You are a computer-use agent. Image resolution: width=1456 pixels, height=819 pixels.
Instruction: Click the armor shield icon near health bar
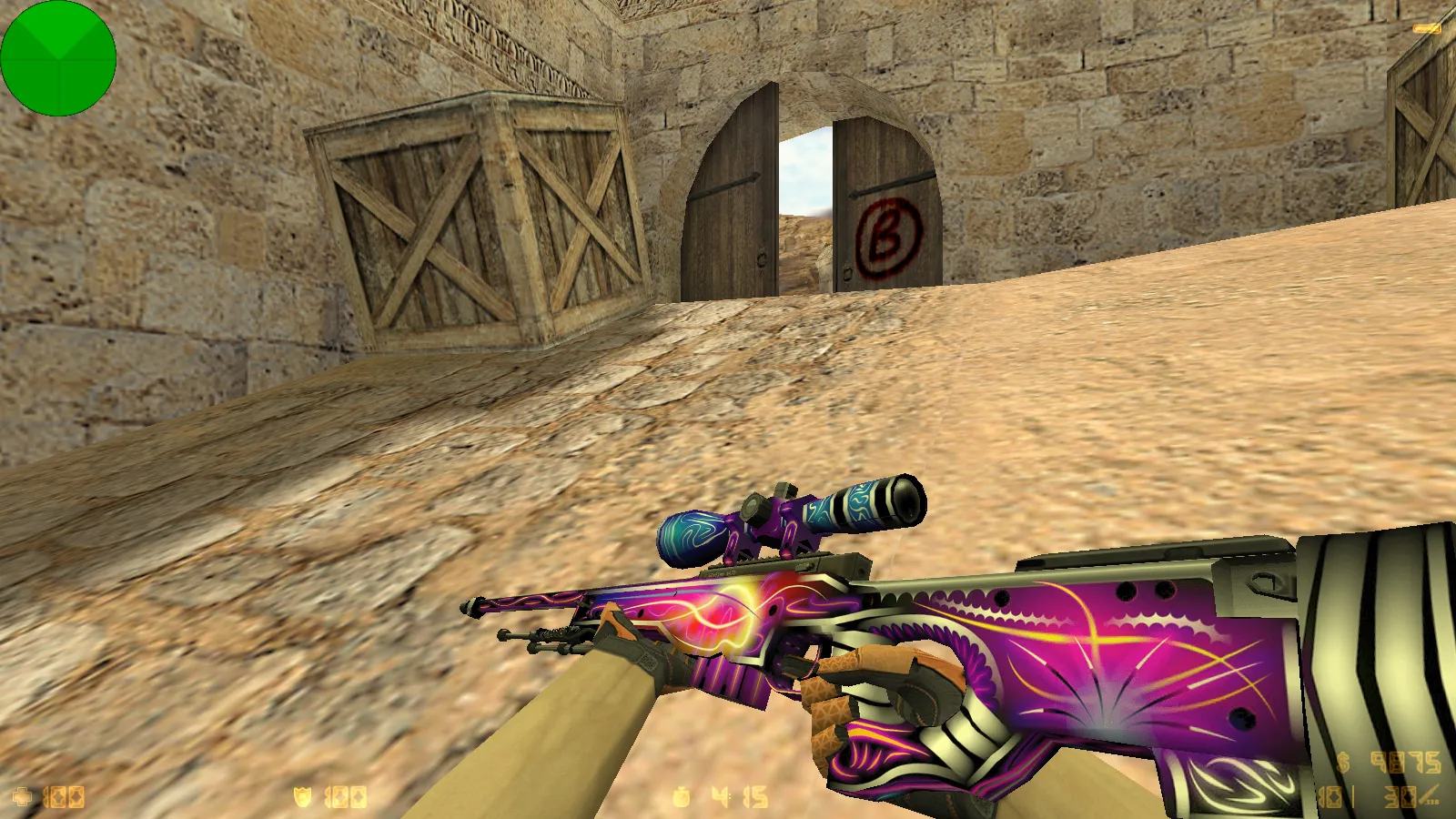pyautogui.click(x=304, y=798)
